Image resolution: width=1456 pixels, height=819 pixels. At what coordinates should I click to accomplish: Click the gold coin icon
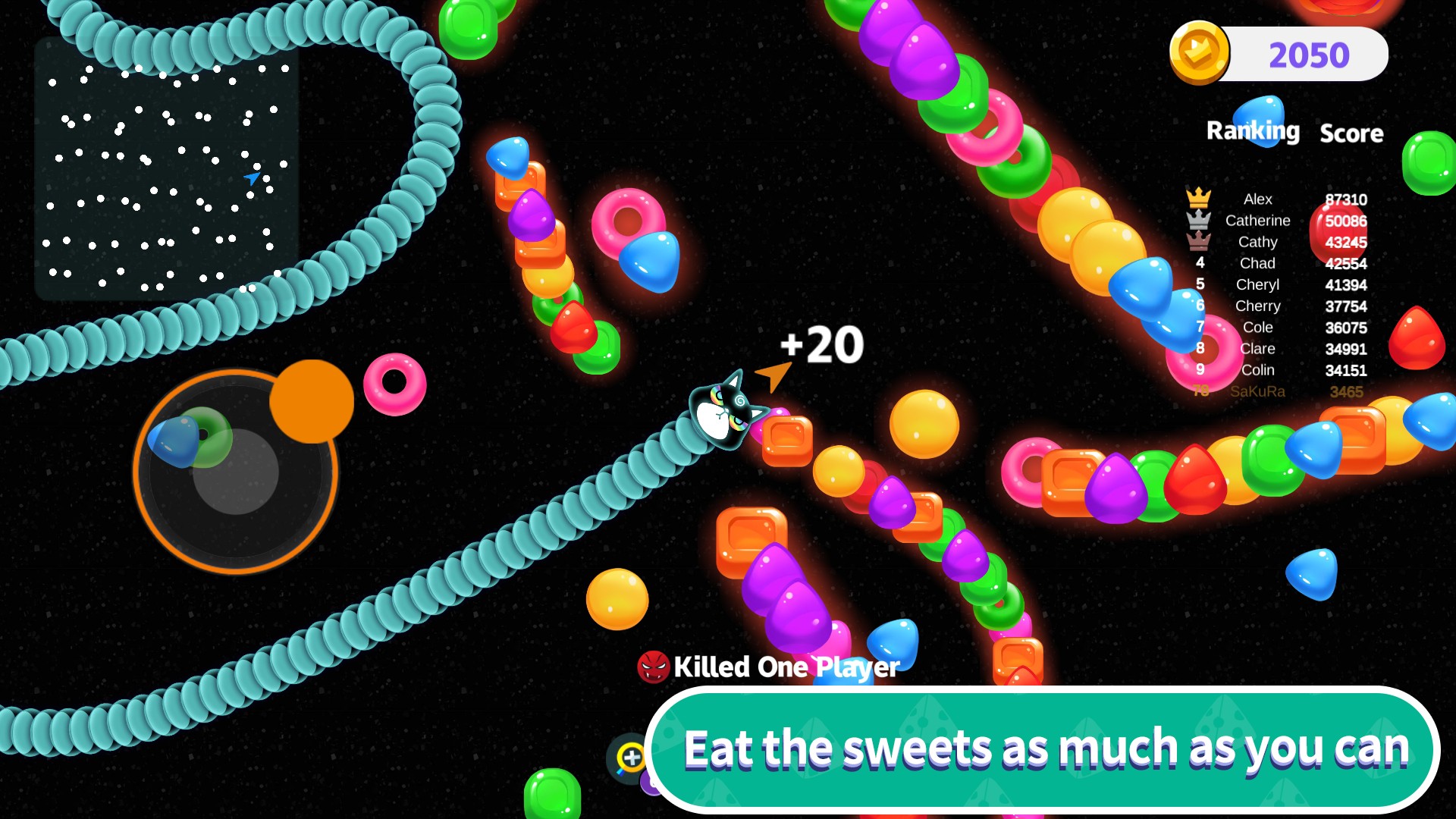[1199, 53]
